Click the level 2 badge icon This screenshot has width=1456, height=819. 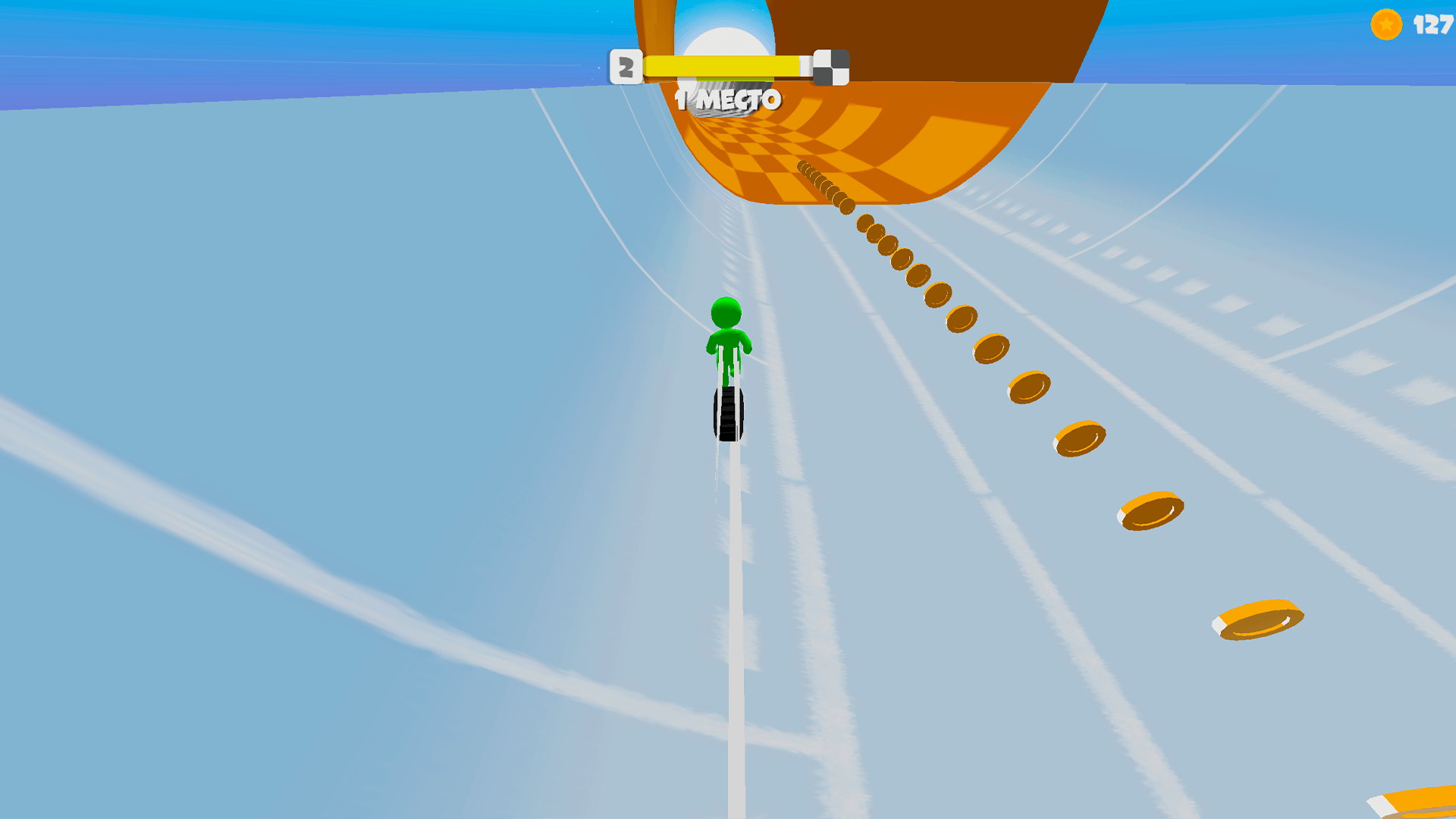(626, 65)
